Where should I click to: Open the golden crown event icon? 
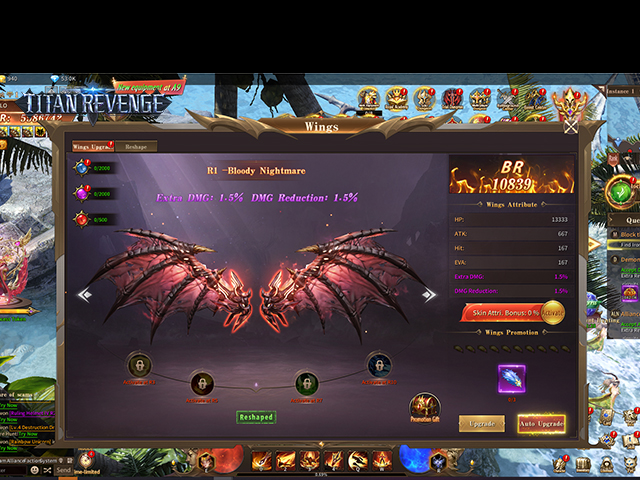coord(573,98)
